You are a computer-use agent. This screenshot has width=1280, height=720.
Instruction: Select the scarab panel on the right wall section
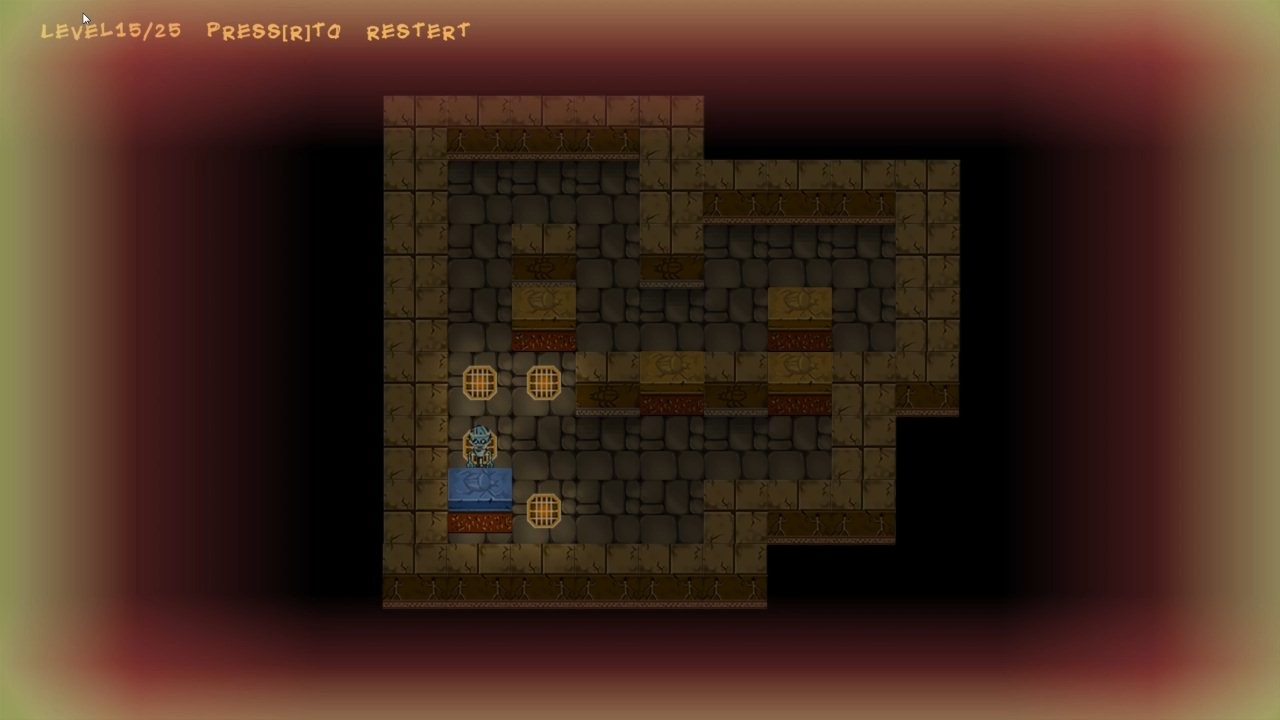799,300
